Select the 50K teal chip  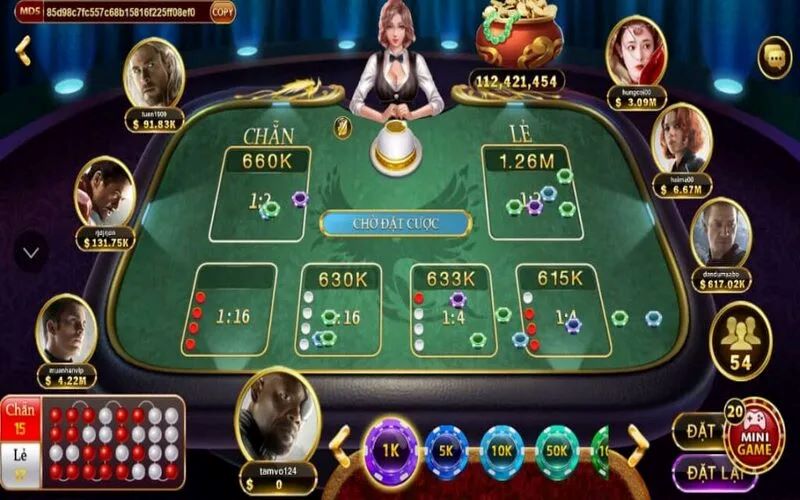pyautogui.click(x=557, y=451)
